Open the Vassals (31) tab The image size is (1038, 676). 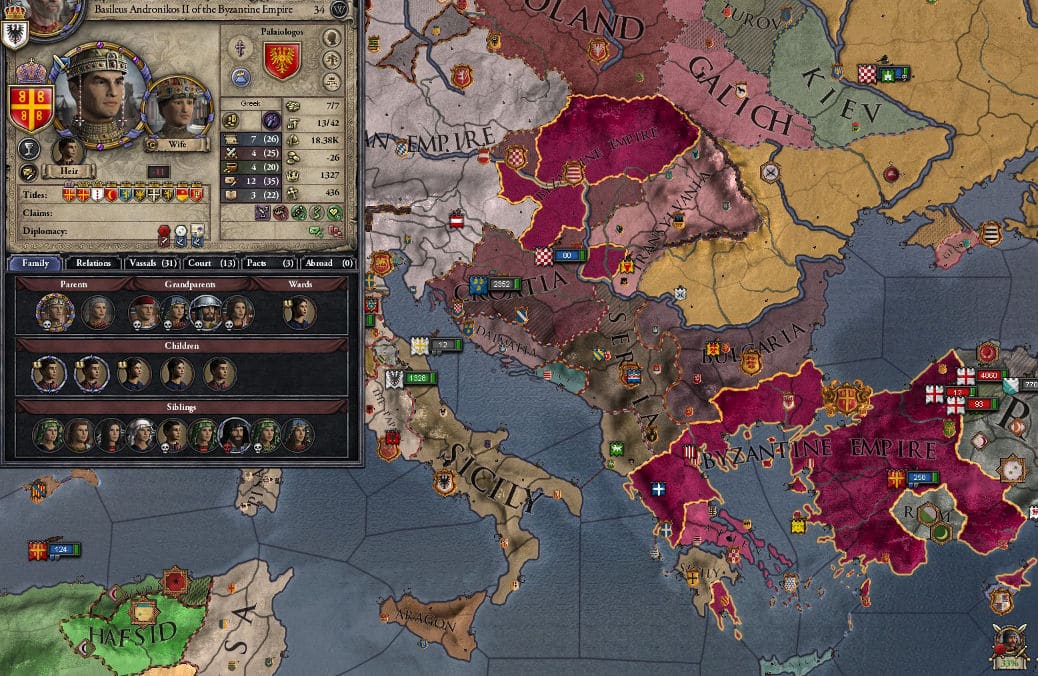[x=154, y=263]
